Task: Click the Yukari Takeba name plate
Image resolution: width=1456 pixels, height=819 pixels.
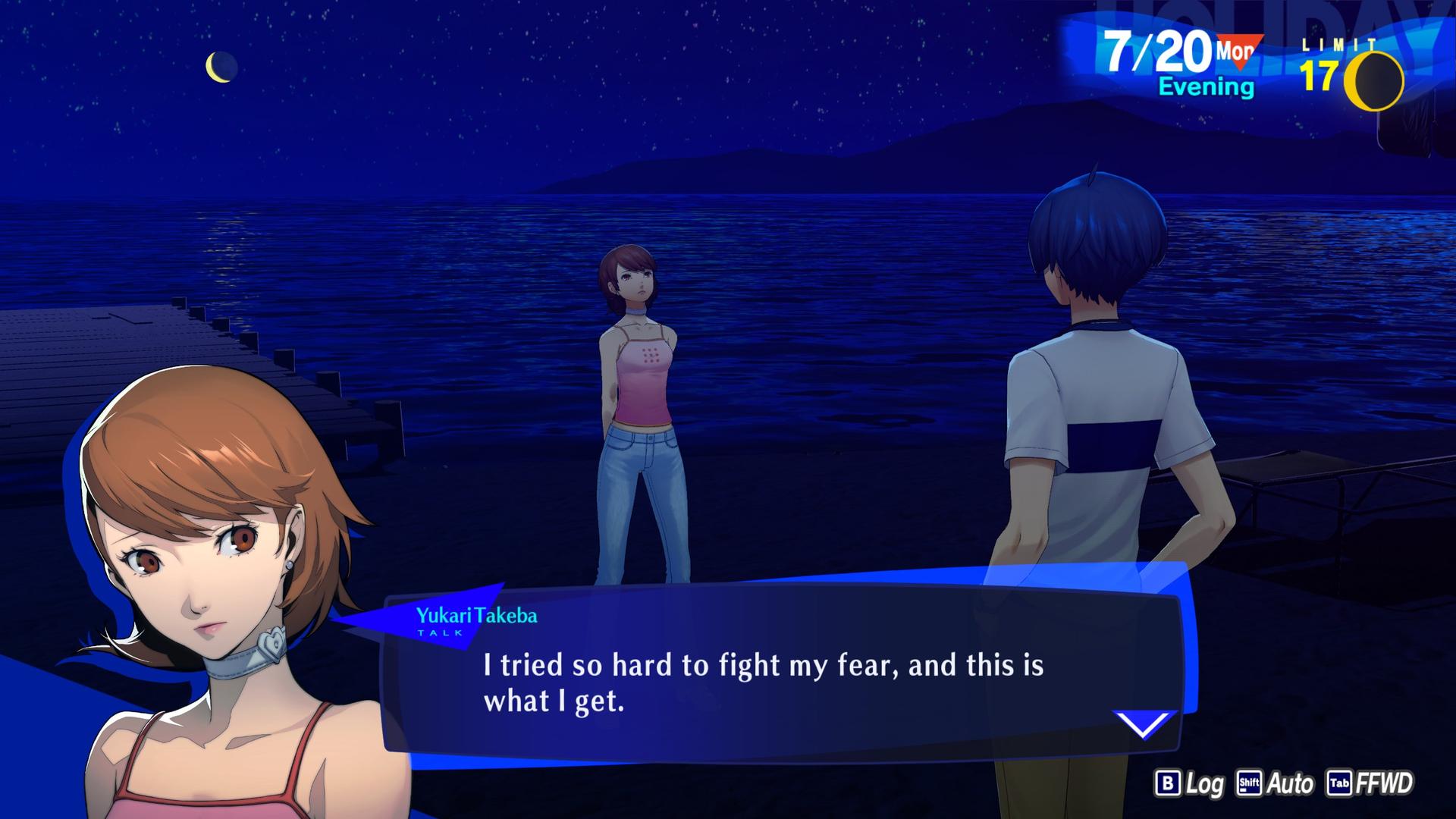Action: [478, 617]
